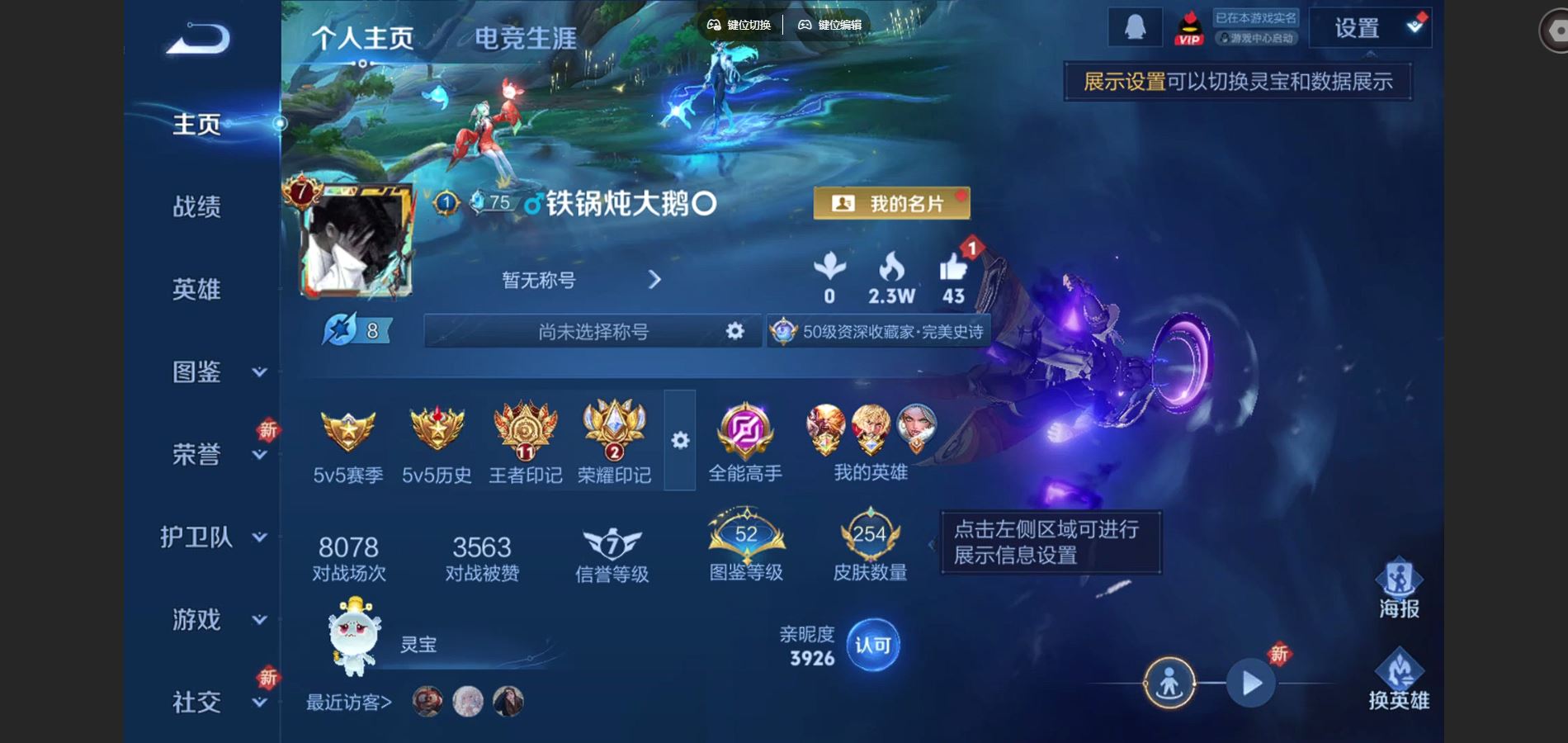Open the 暂无称号 arrow
1568x743 pixels.
tap(654, 281)
